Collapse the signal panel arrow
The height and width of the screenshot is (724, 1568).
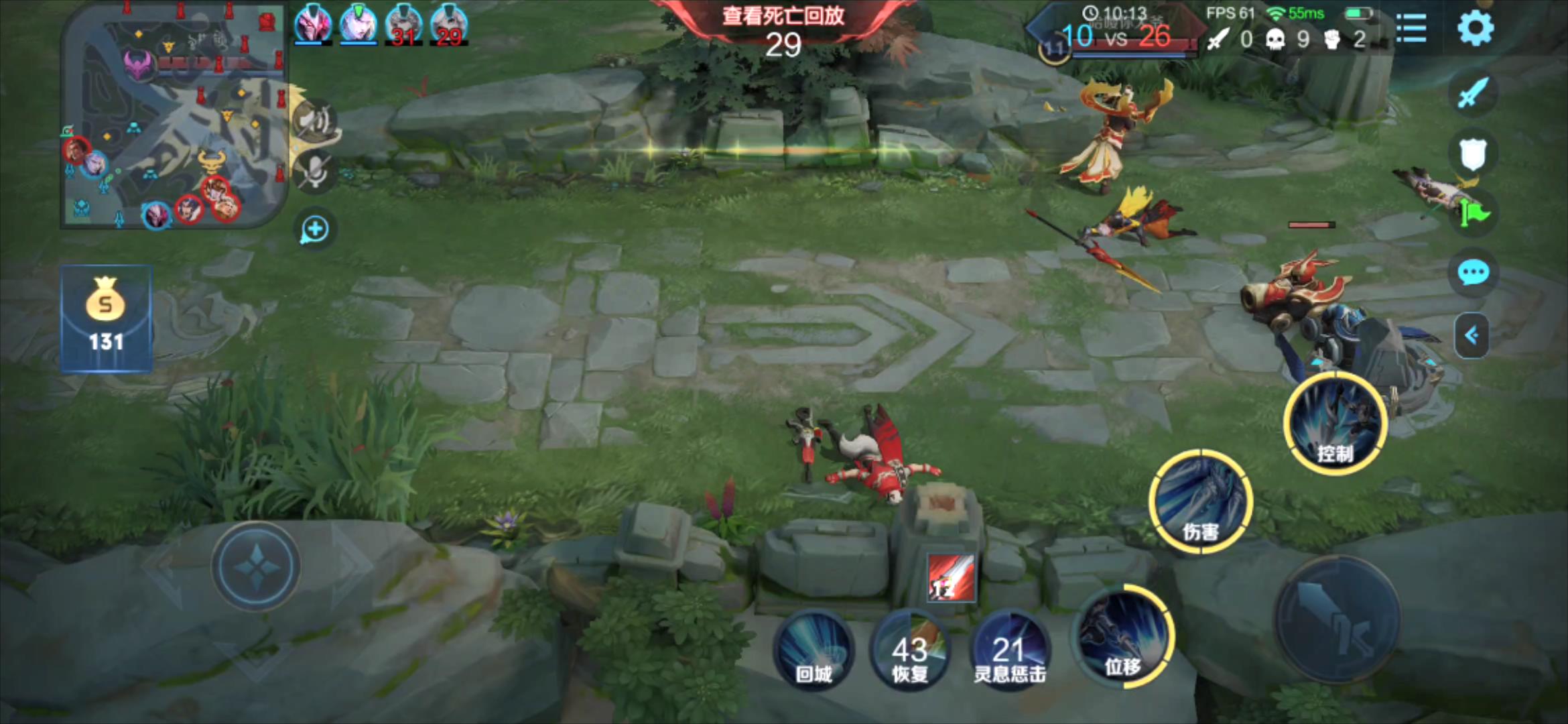click(x=1472, y=335)
